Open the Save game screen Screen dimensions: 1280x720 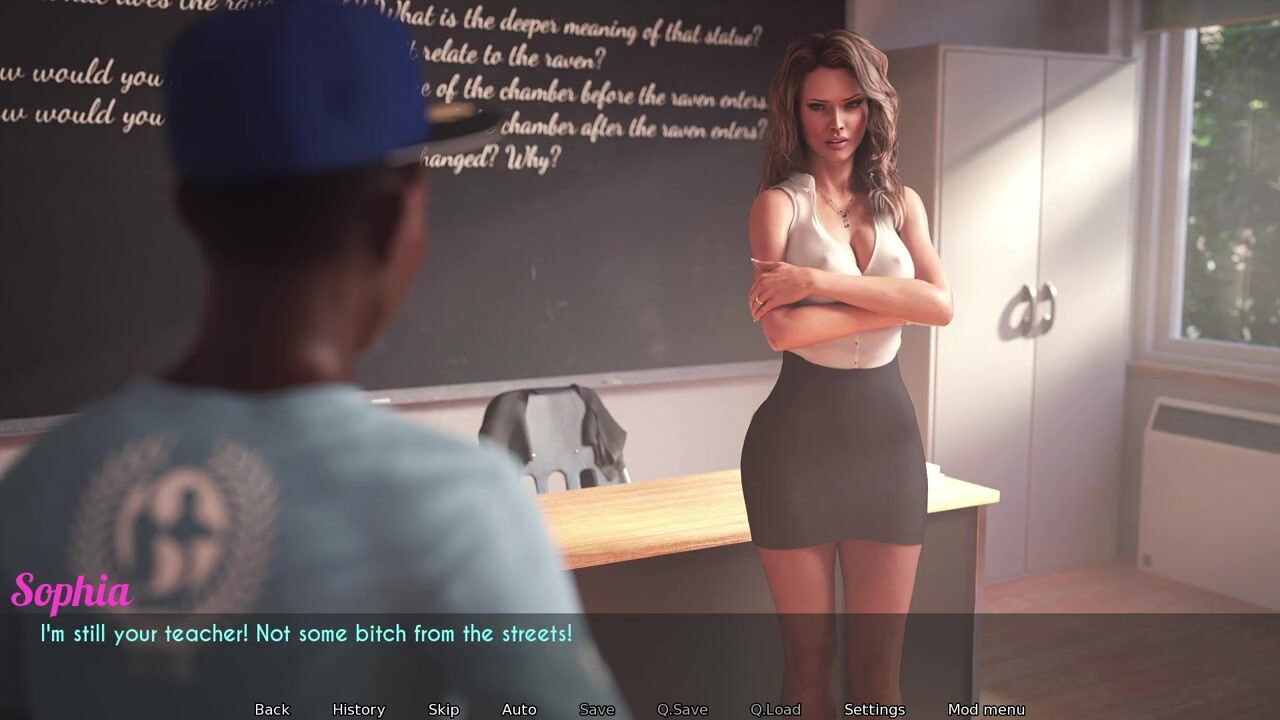(596, 709)
